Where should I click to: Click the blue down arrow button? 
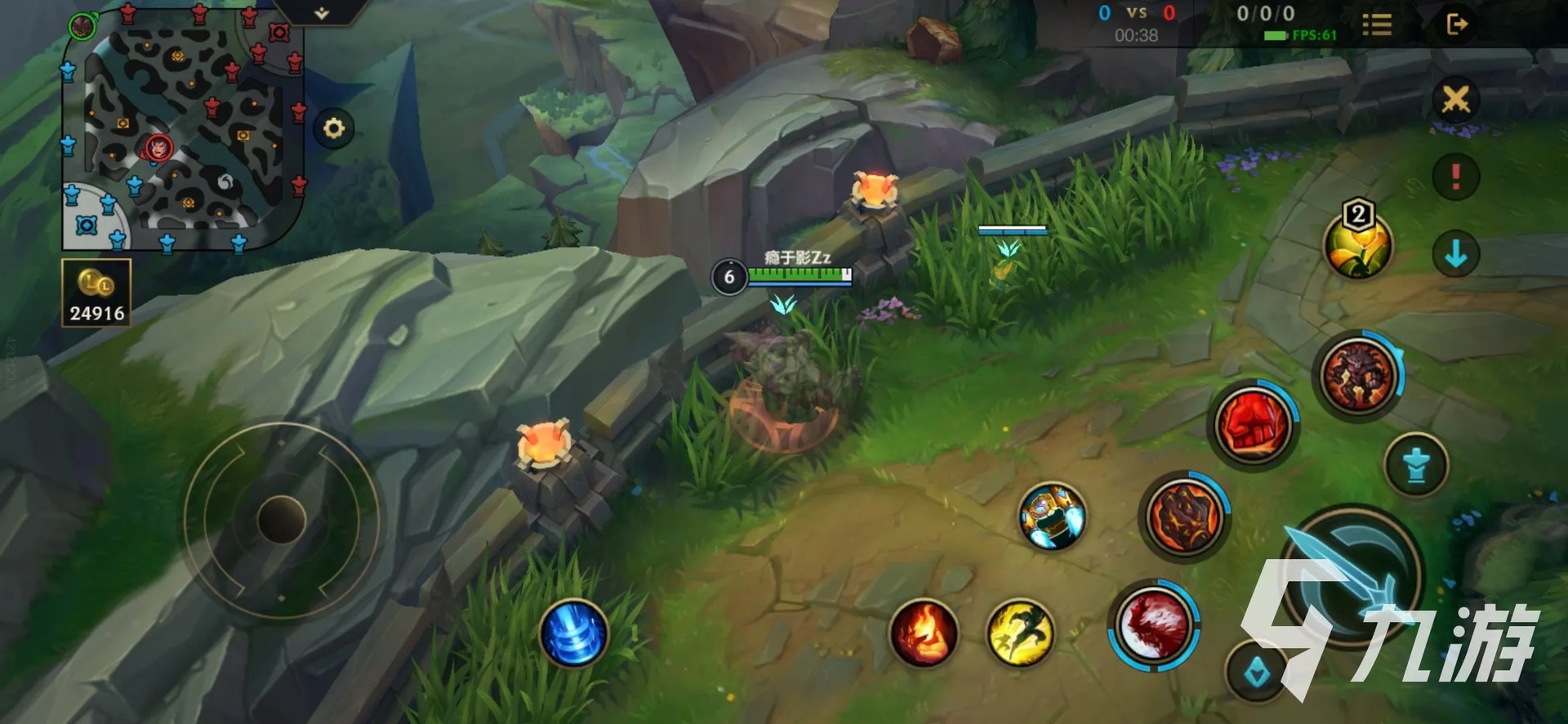(1455, 254)
